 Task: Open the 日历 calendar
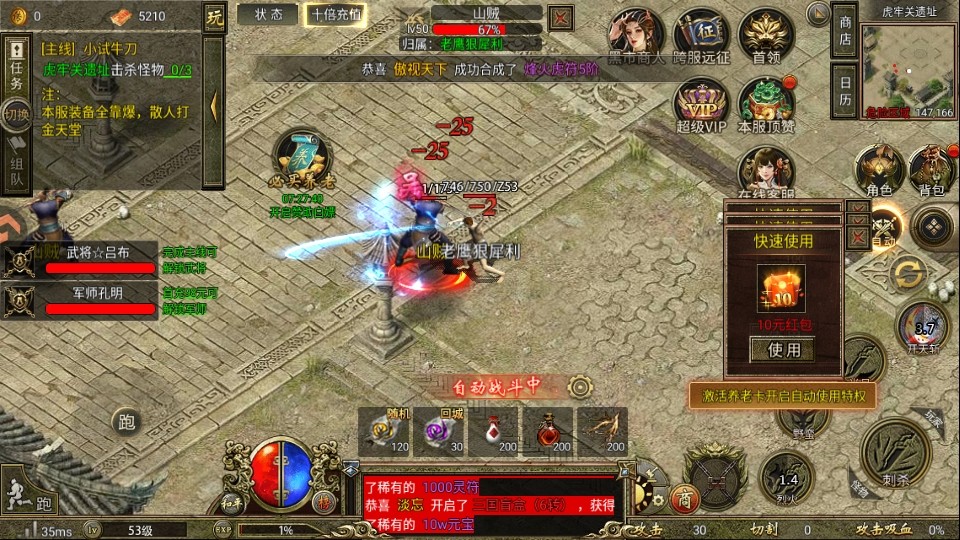click(x=845, y=91)
